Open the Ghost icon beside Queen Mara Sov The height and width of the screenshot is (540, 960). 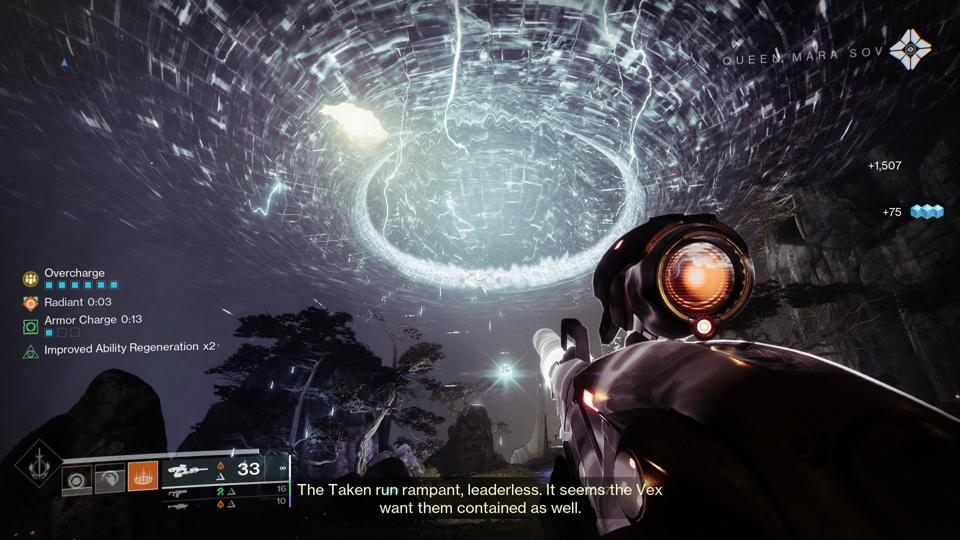(x=909, y=46)
